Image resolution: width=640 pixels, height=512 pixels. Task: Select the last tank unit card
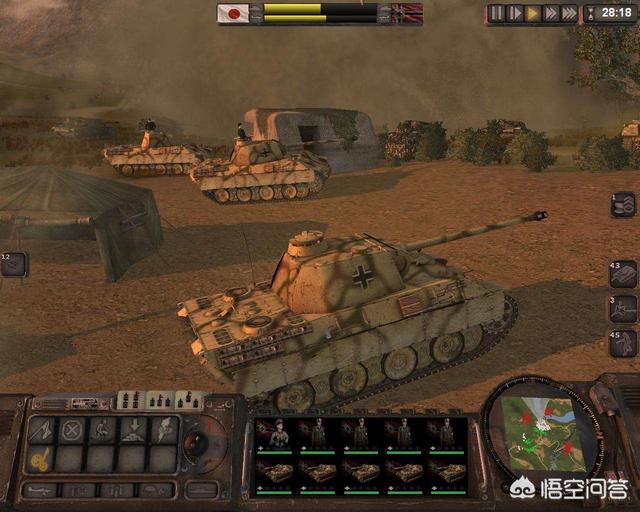(x=446, y=472)
